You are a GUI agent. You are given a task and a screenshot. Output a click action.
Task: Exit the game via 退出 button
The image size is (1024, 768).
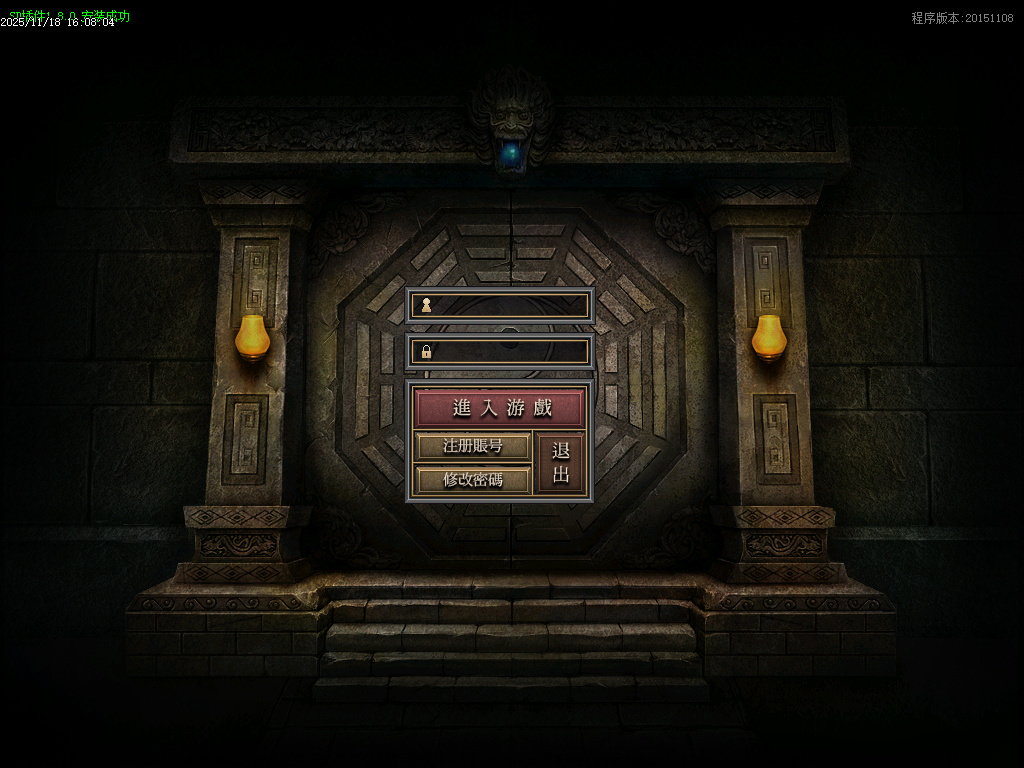560,463
